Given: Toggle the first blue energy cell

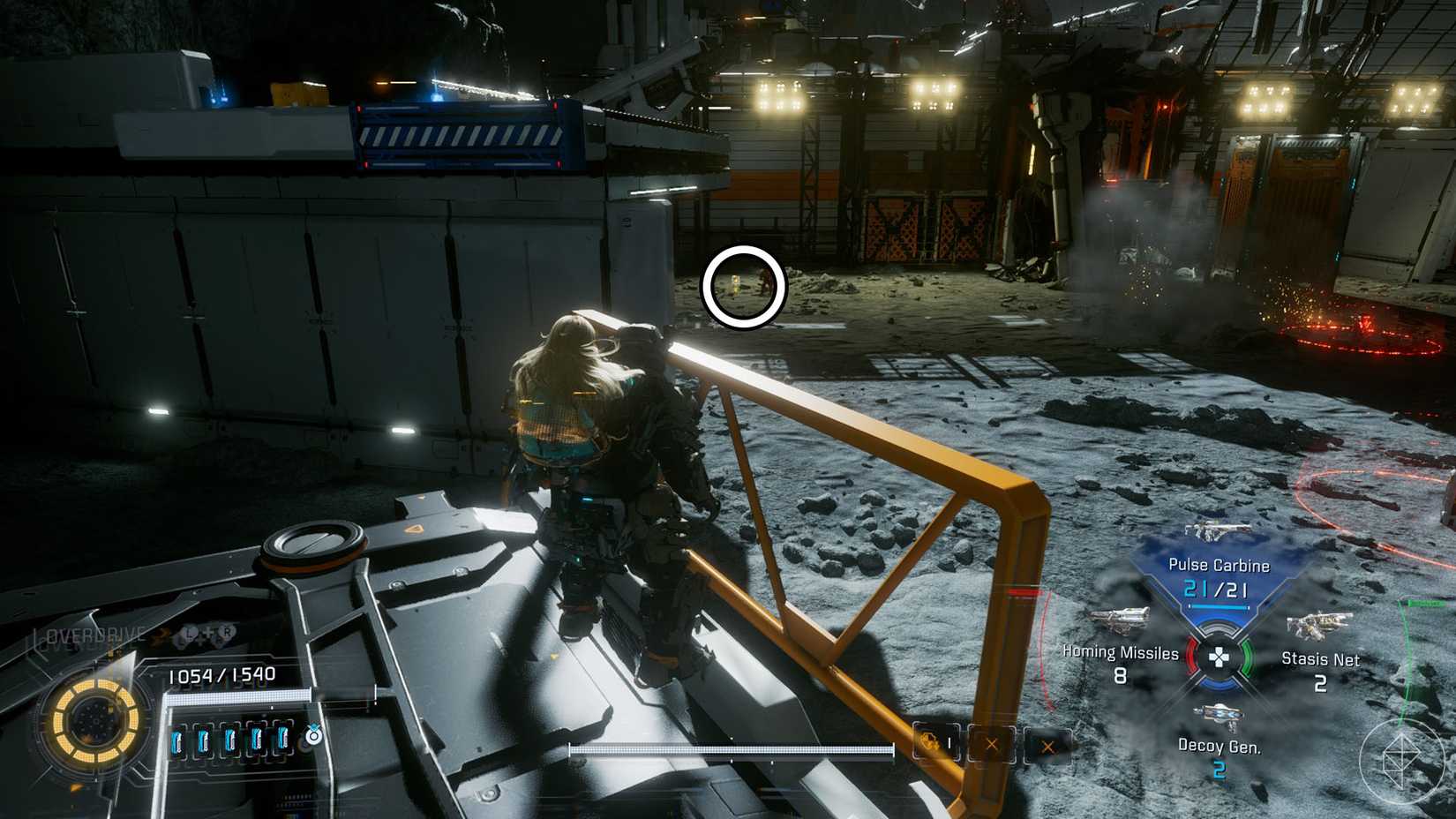Looking at the screenshot, I should pos(178,740).
